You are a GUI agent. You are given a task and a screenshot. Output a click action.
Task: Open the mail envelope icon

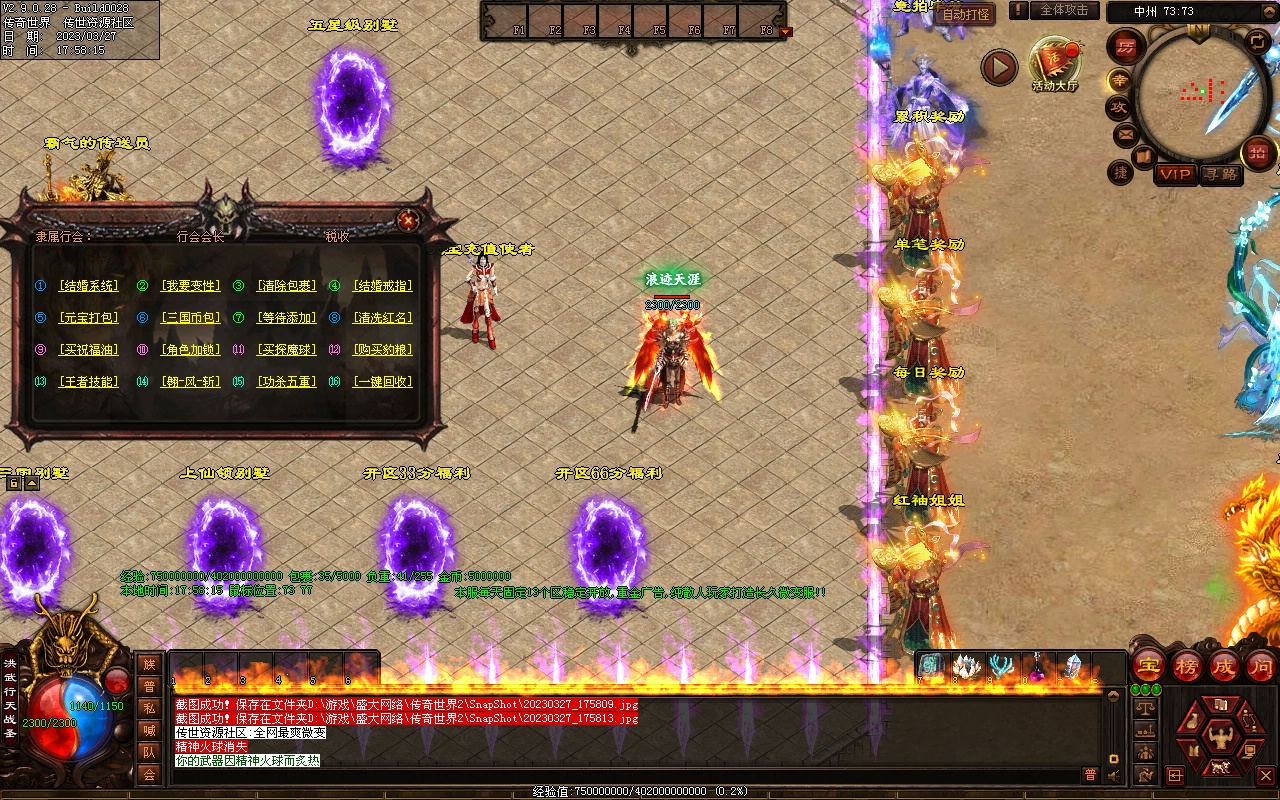click(1125, 133)
